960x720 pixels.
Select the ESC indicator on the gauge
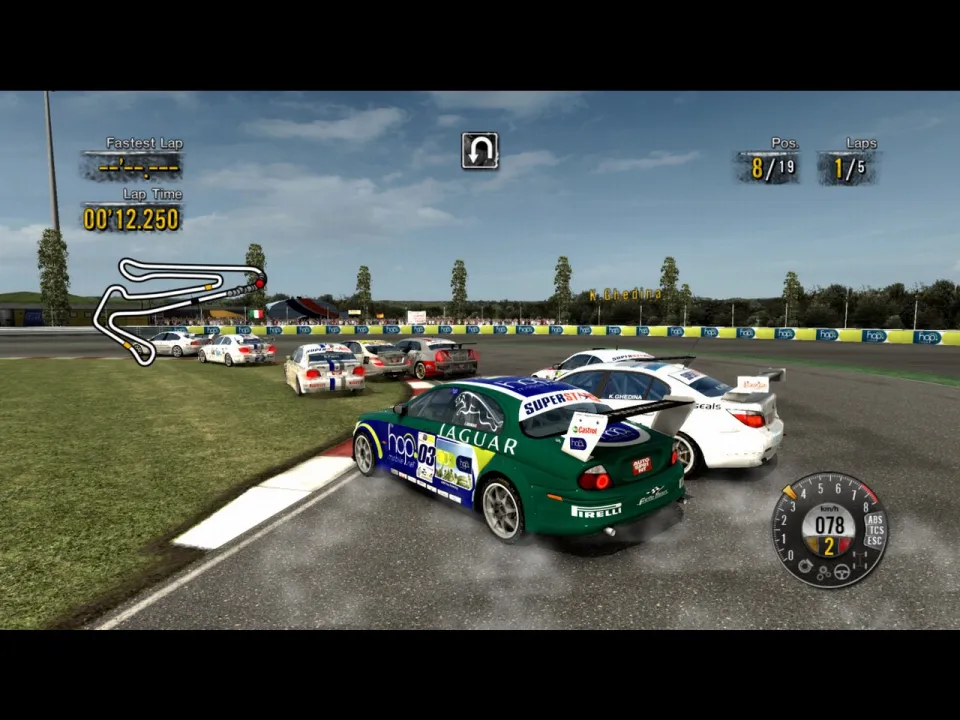click(x=874, y=541)
